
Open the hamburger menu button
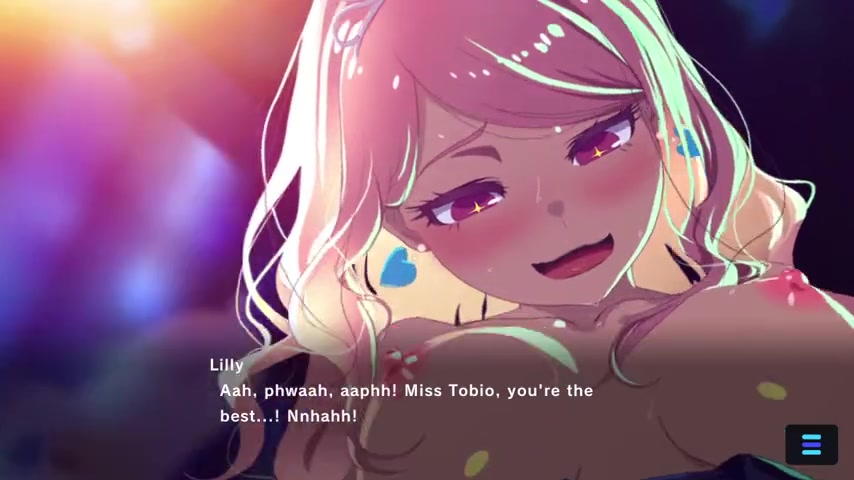coord(811,445)
